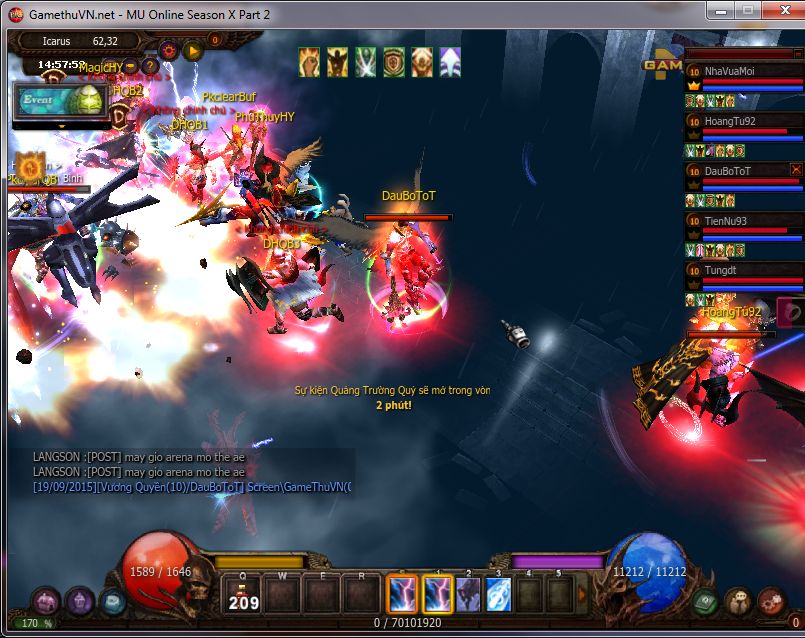Viewport: 805px width, 638px height.
Task: Select party member Tungdt
Action: pos(741,270)
